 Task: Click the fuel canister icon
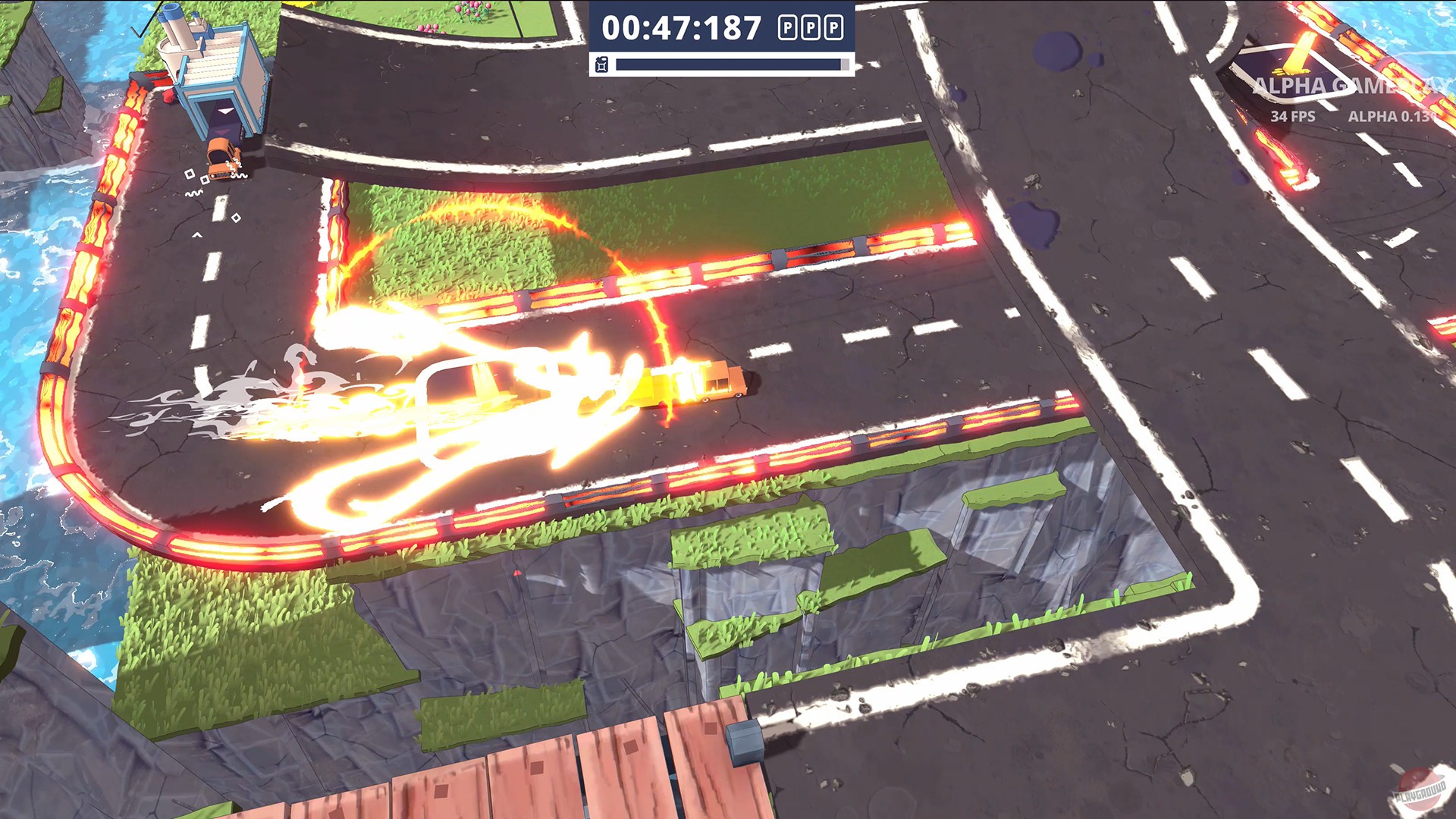tap(601, 64)
